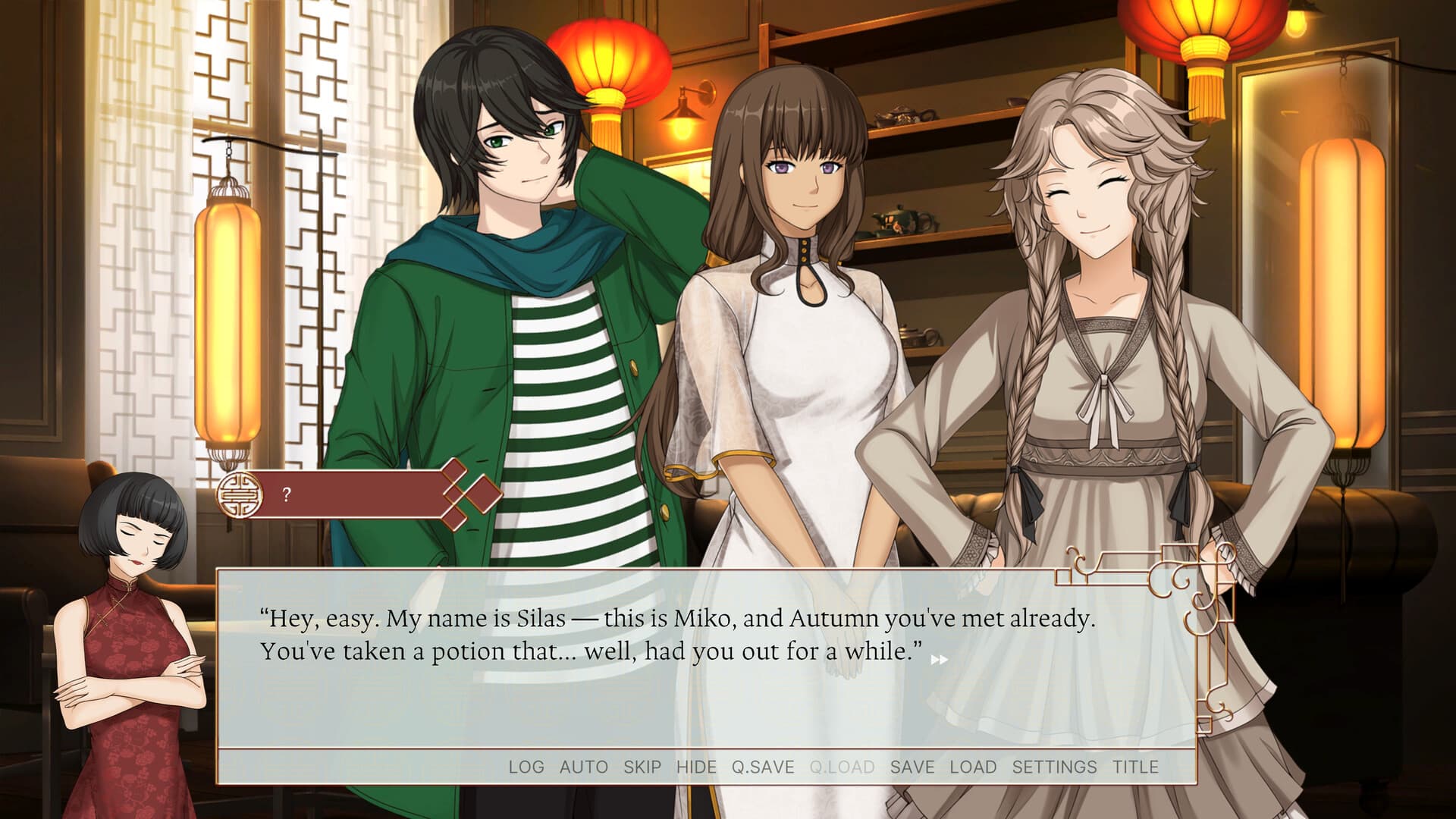The image size is (1456, 819).
Task: Enable SKIP text mode
Action: coord(642,767)
